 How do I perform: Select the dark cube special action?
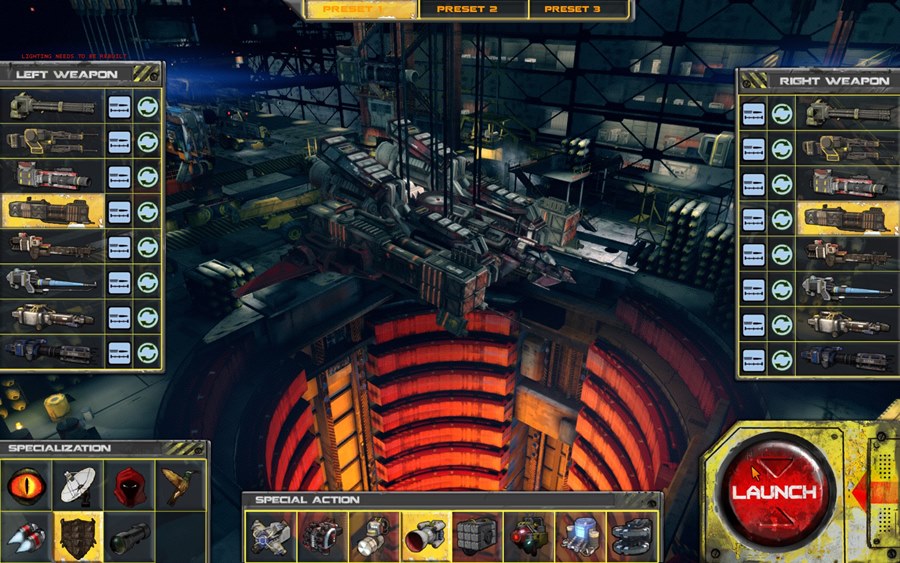477,537
